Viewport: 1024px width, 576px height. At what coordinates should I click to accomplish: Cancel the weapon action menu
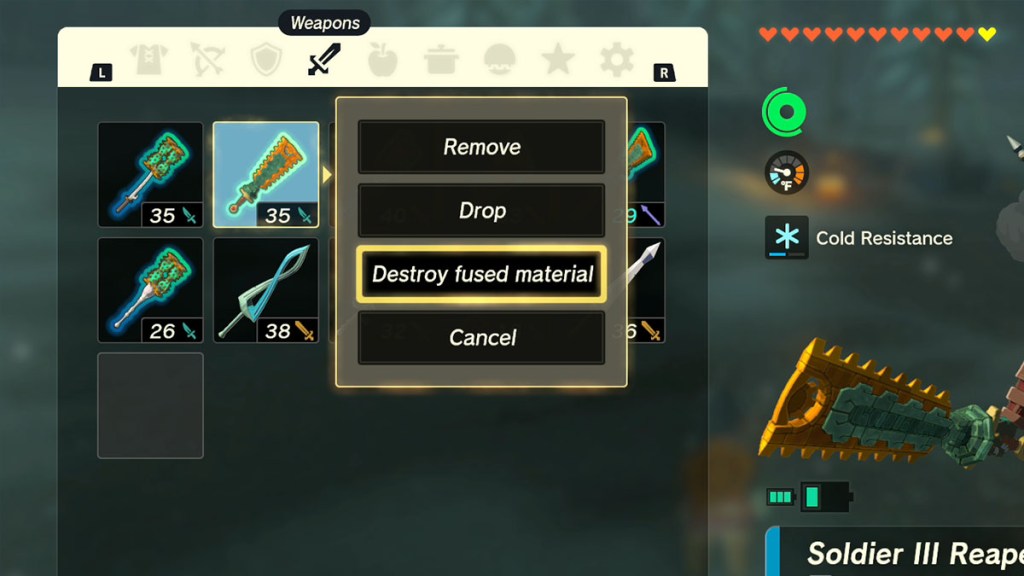[481, 338]
